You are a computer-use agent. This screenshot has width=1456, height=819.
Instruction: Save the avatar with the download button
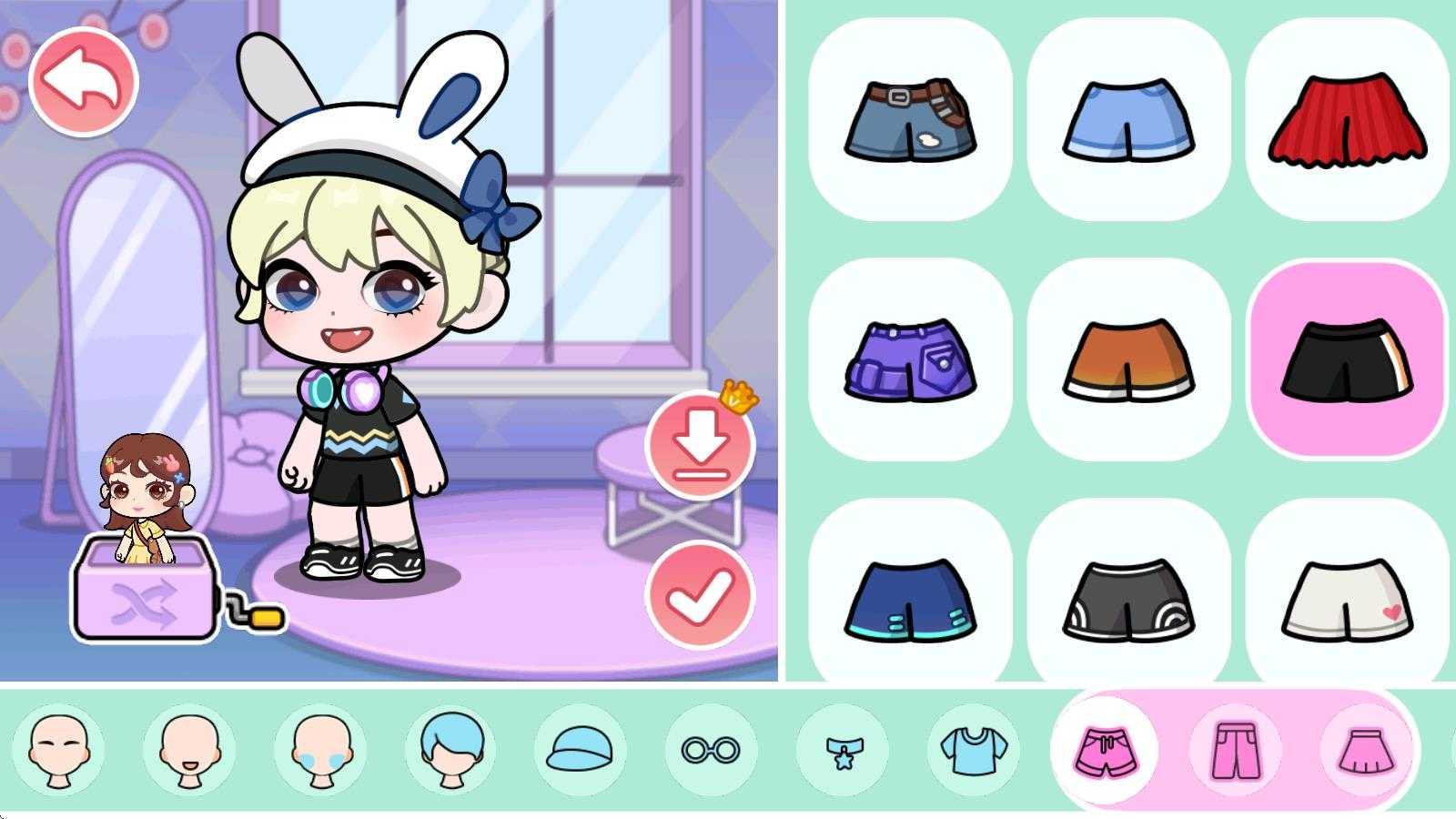[700, 445]
